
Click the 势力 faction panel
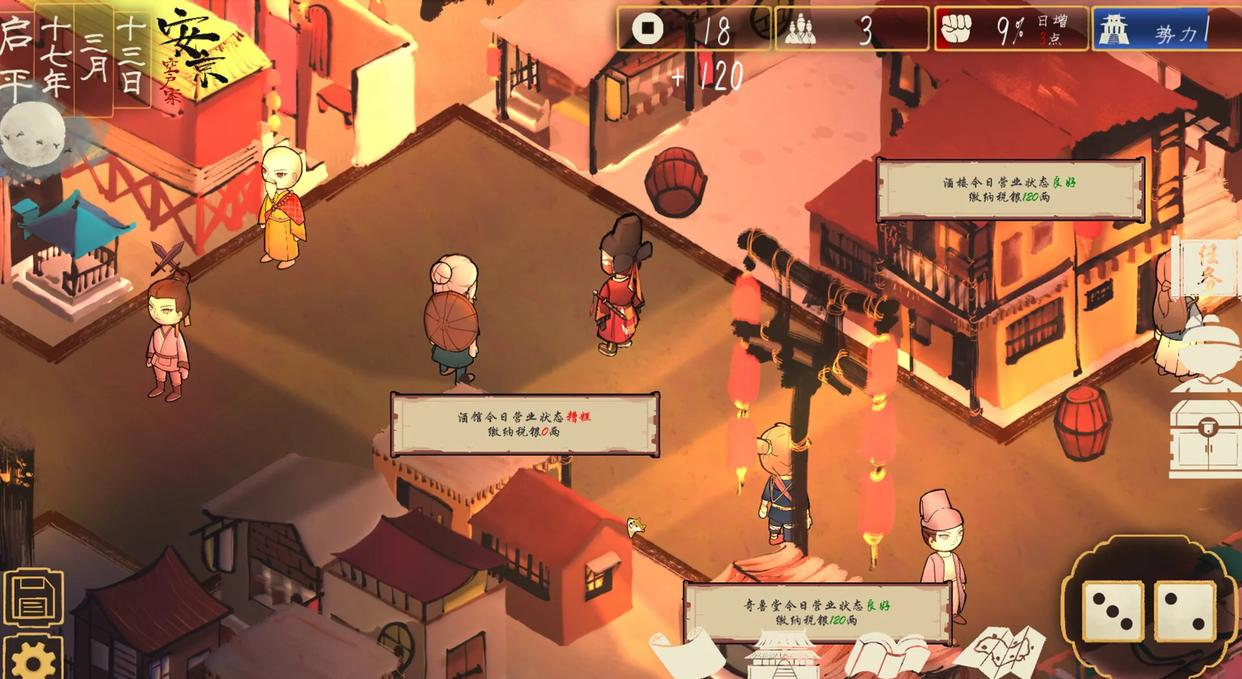click(1165, 30)
